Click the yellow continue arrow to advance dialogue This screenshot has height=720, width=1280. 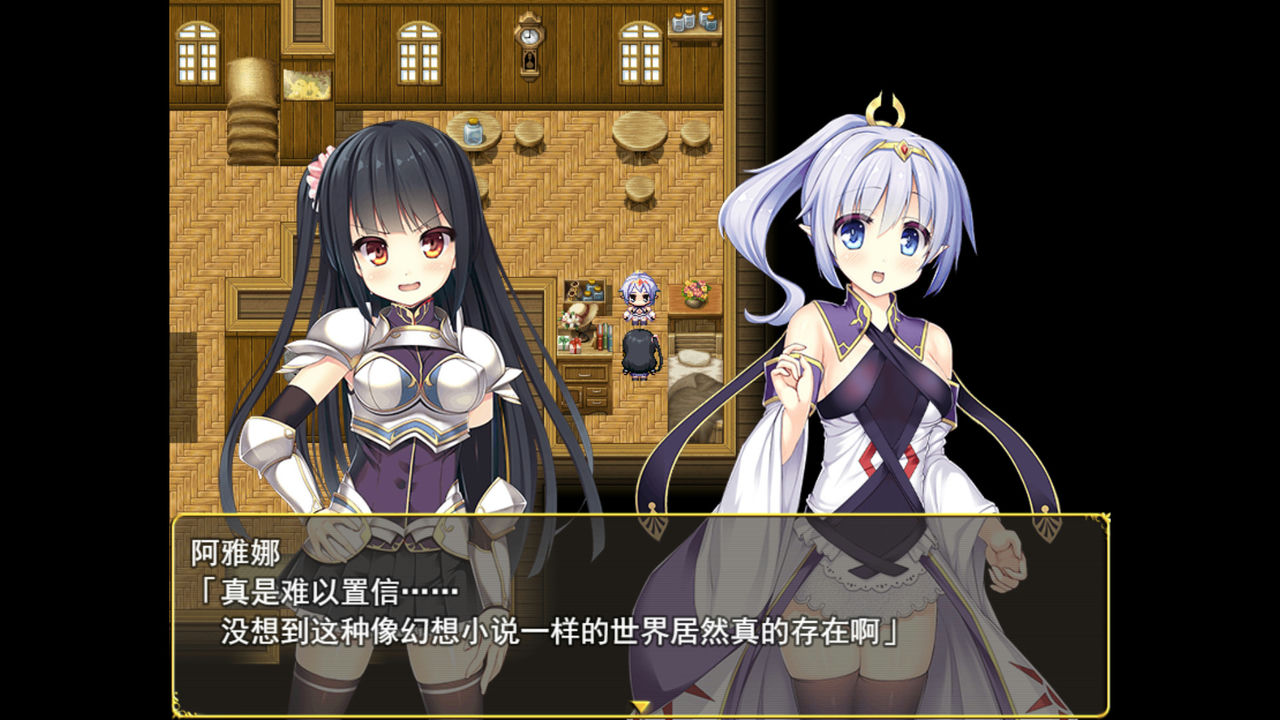(640, 704)
